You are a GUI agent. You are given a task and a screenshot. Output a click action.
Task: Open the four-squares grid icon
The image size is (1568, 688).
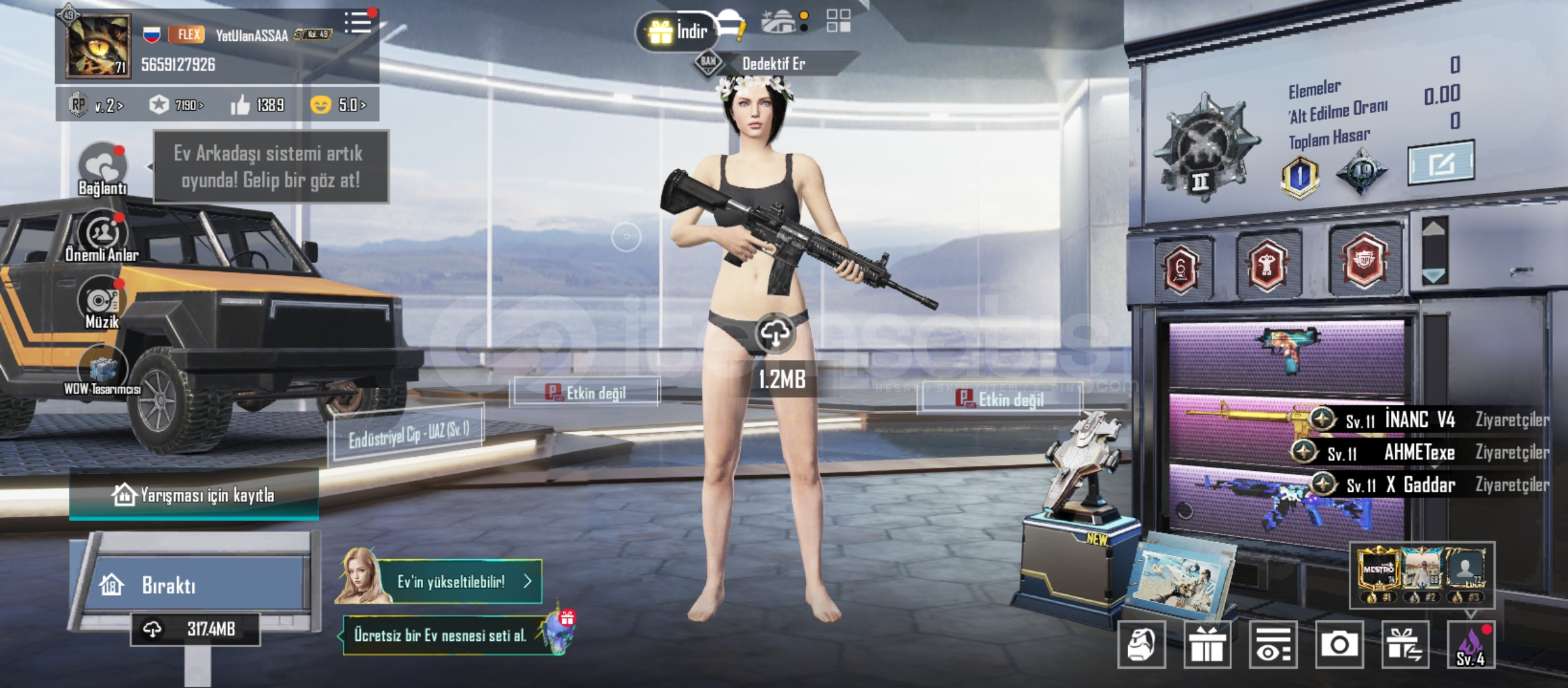coord(838,21)
